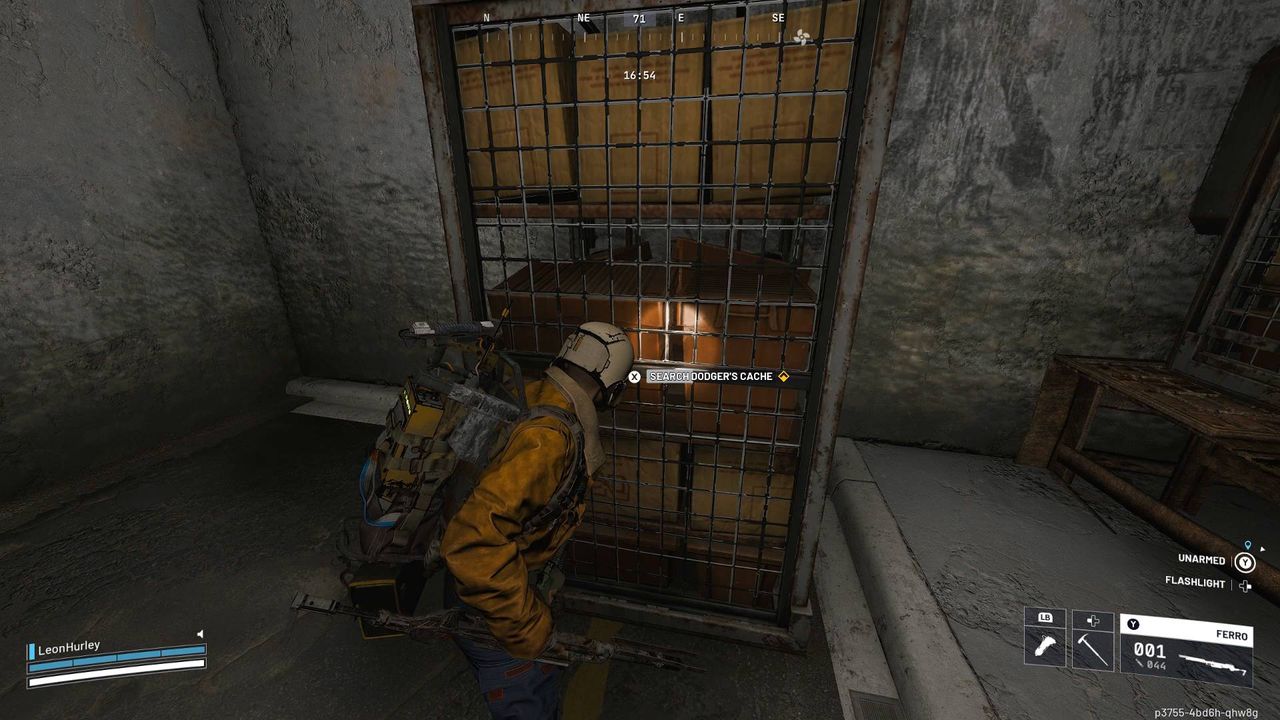This screenshot has width=1280, height=720.
Task: Click the Y button prompt next to UNARMED
Action: click(1245, 562)
